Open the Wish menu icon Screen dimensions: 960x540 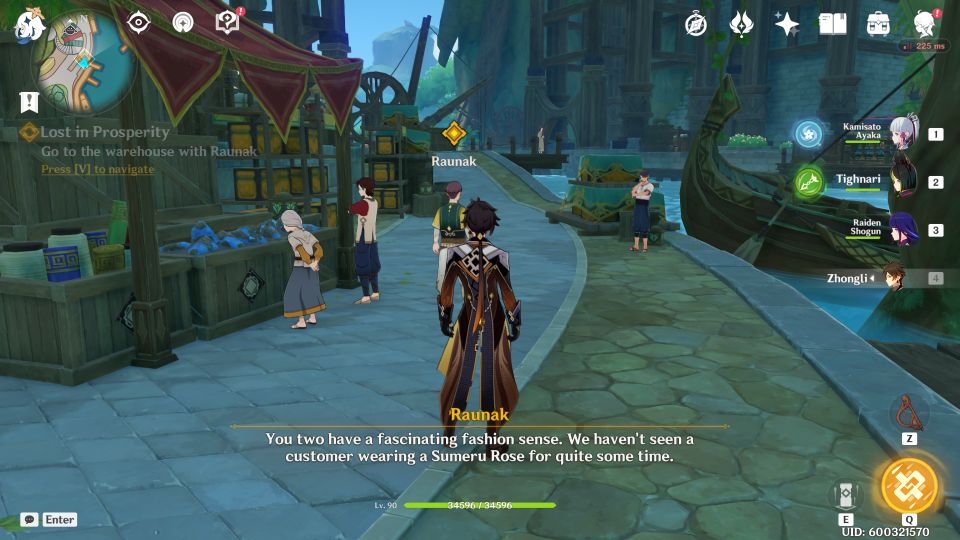click(741, 24)
